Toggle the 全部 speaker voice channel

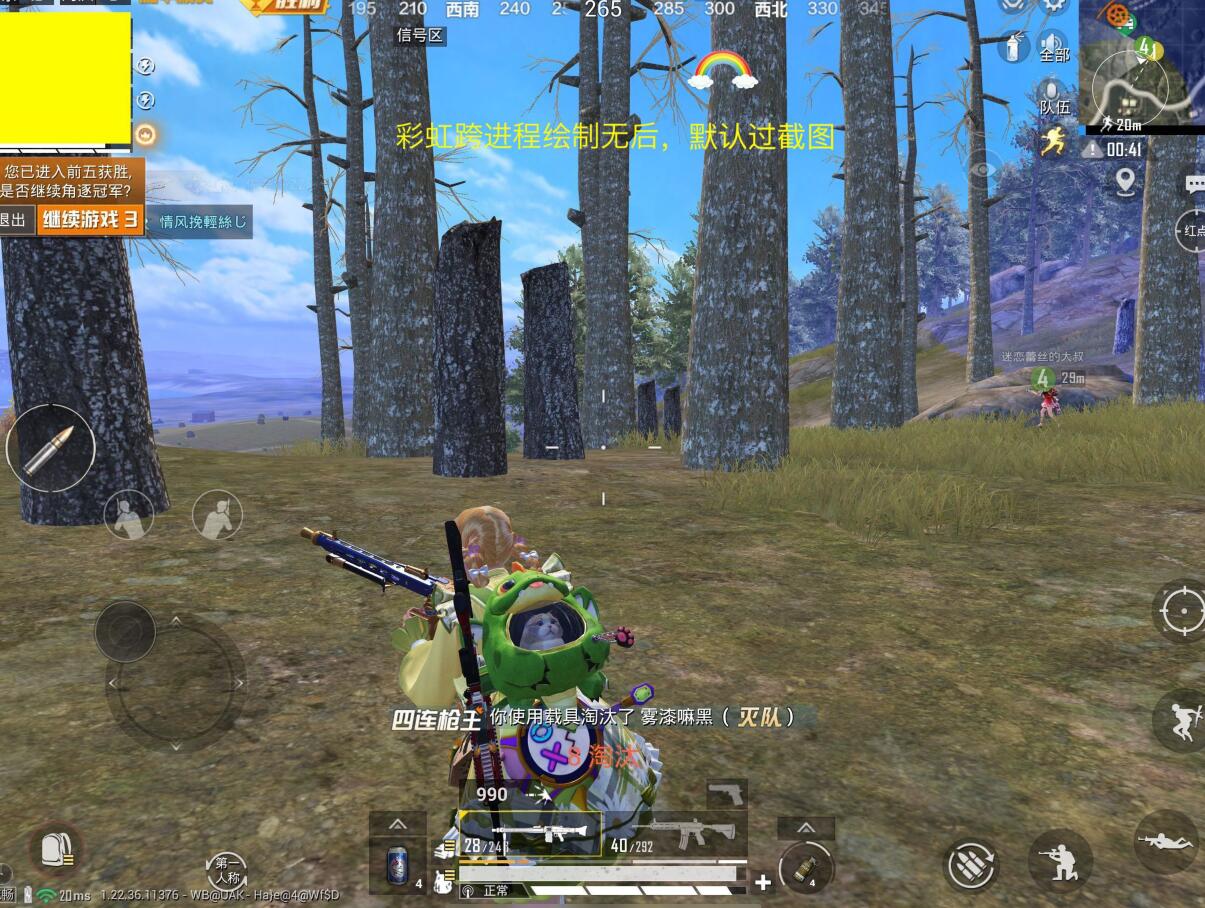click(1053, 46)
